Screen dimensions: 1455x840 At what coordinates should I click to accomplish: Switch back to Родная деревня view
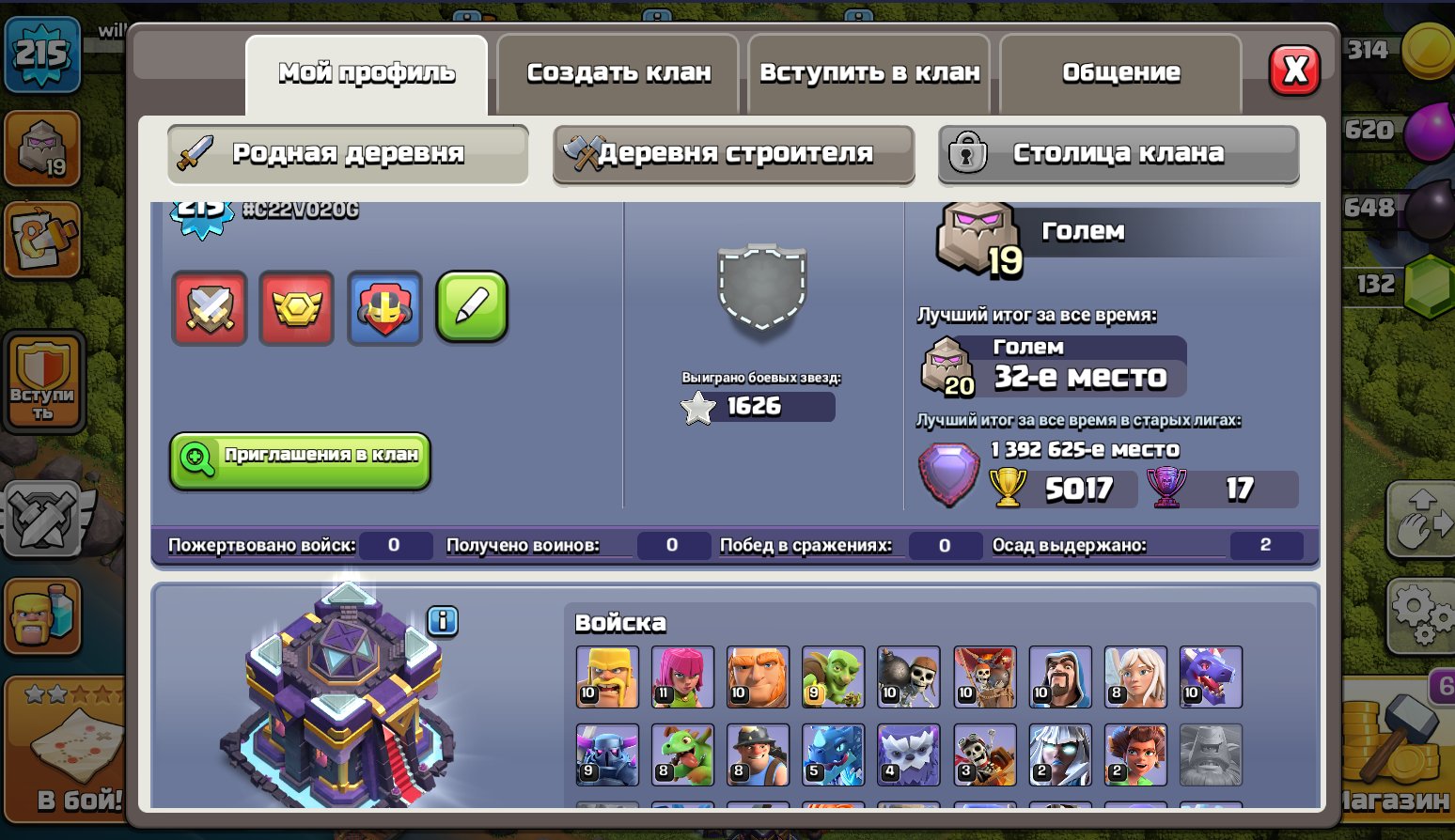point(348,153)
